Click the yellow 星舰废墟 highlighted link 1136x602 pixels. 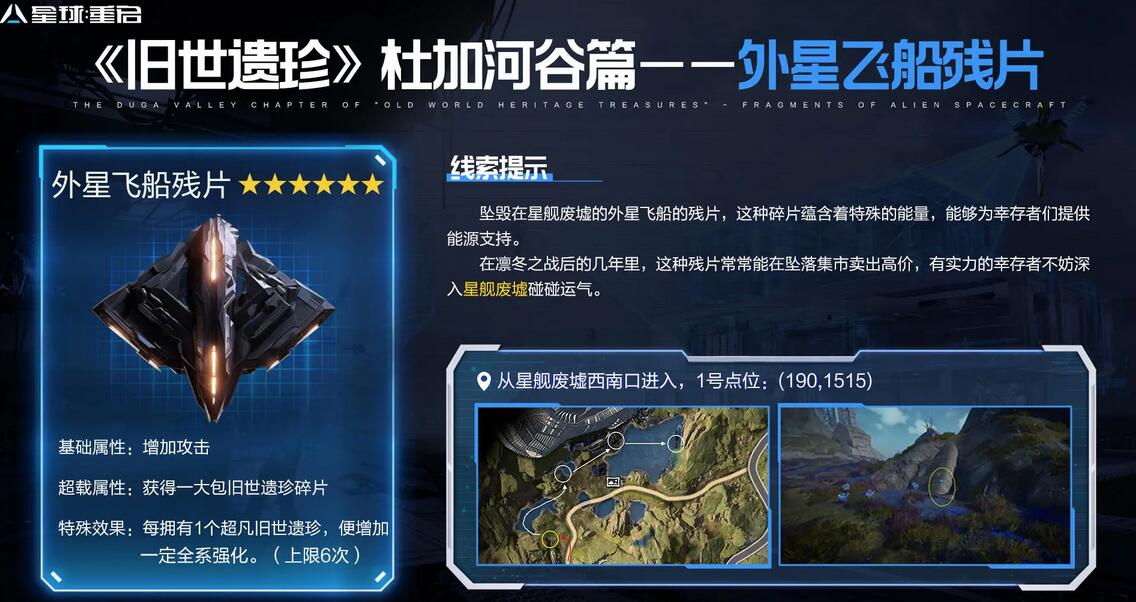pos(495,290)
